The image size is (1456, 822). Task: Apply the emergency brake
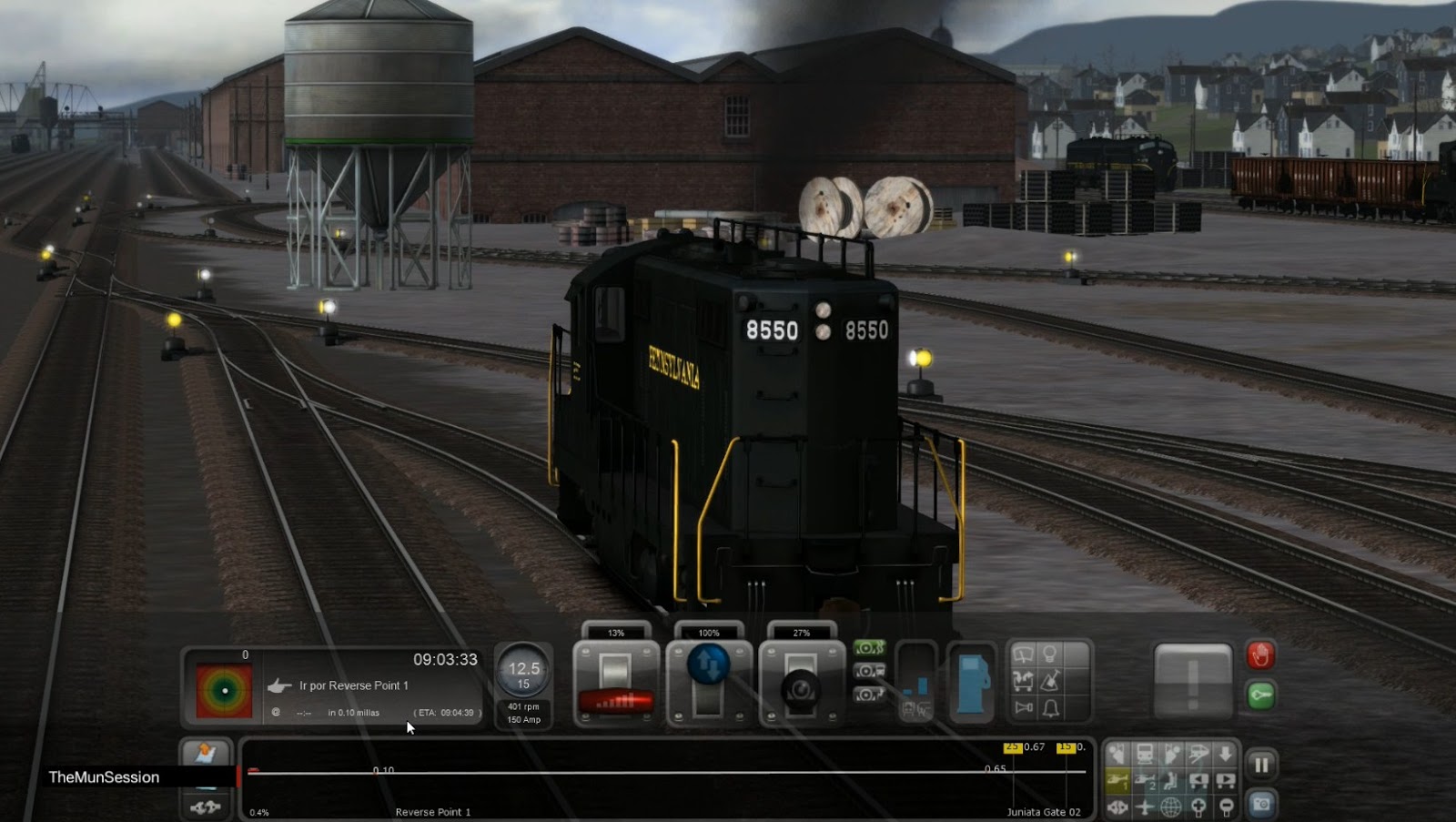tap(1260, 656)
